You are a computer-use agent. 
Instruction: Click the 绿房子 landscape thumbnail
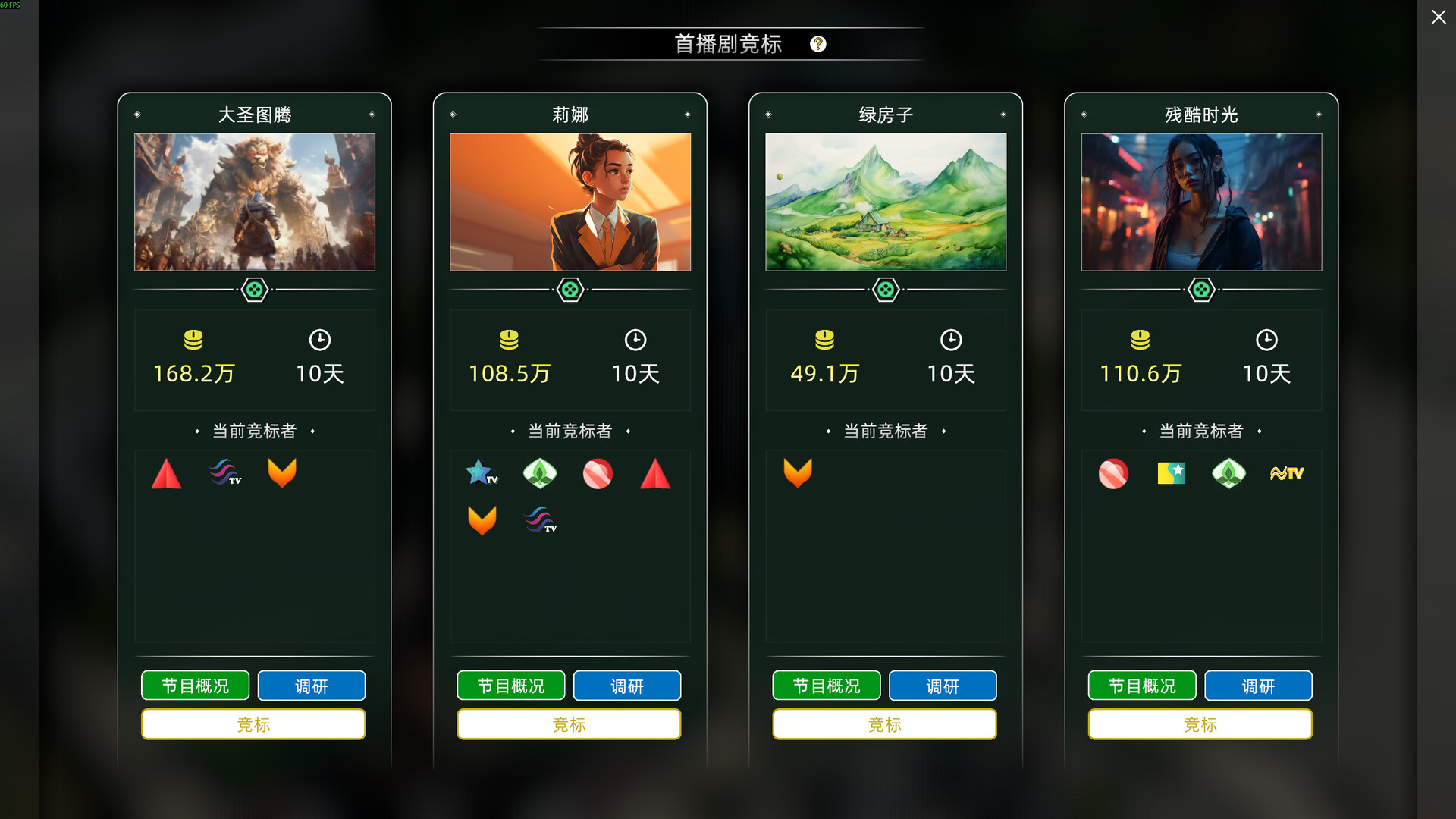(885, 202)
